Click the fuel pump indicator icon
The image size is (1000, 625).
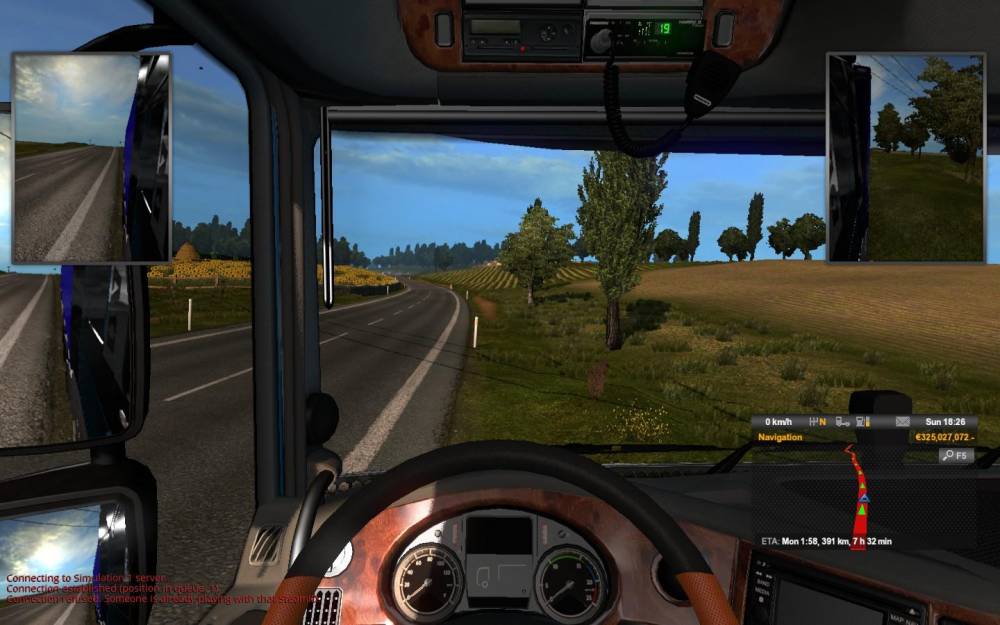pos(859,422)
